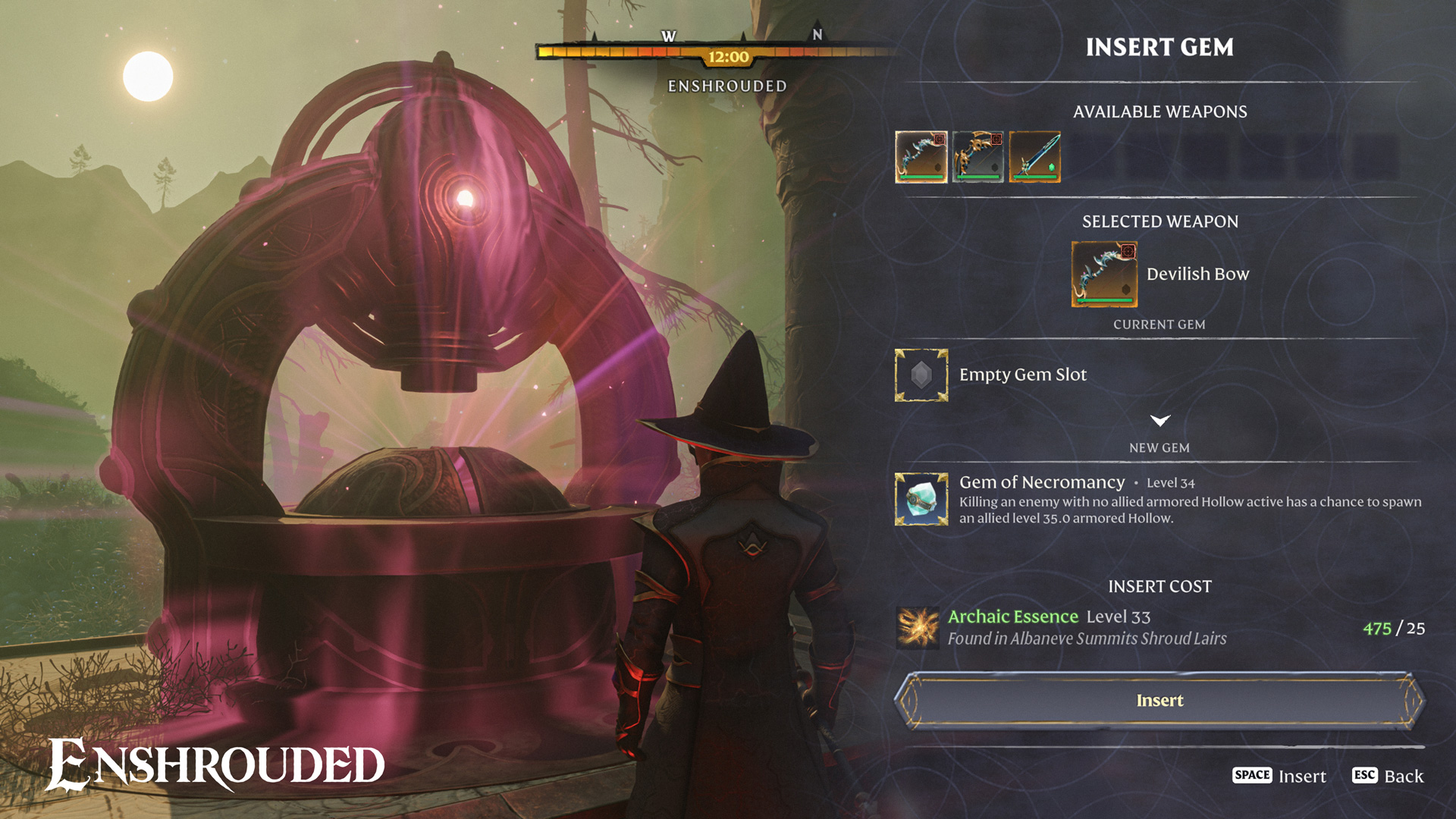This screenshot has height=819, width=1456.
Task: Select the Gem of Necromancy icon
Action: (x=921, y=499)
